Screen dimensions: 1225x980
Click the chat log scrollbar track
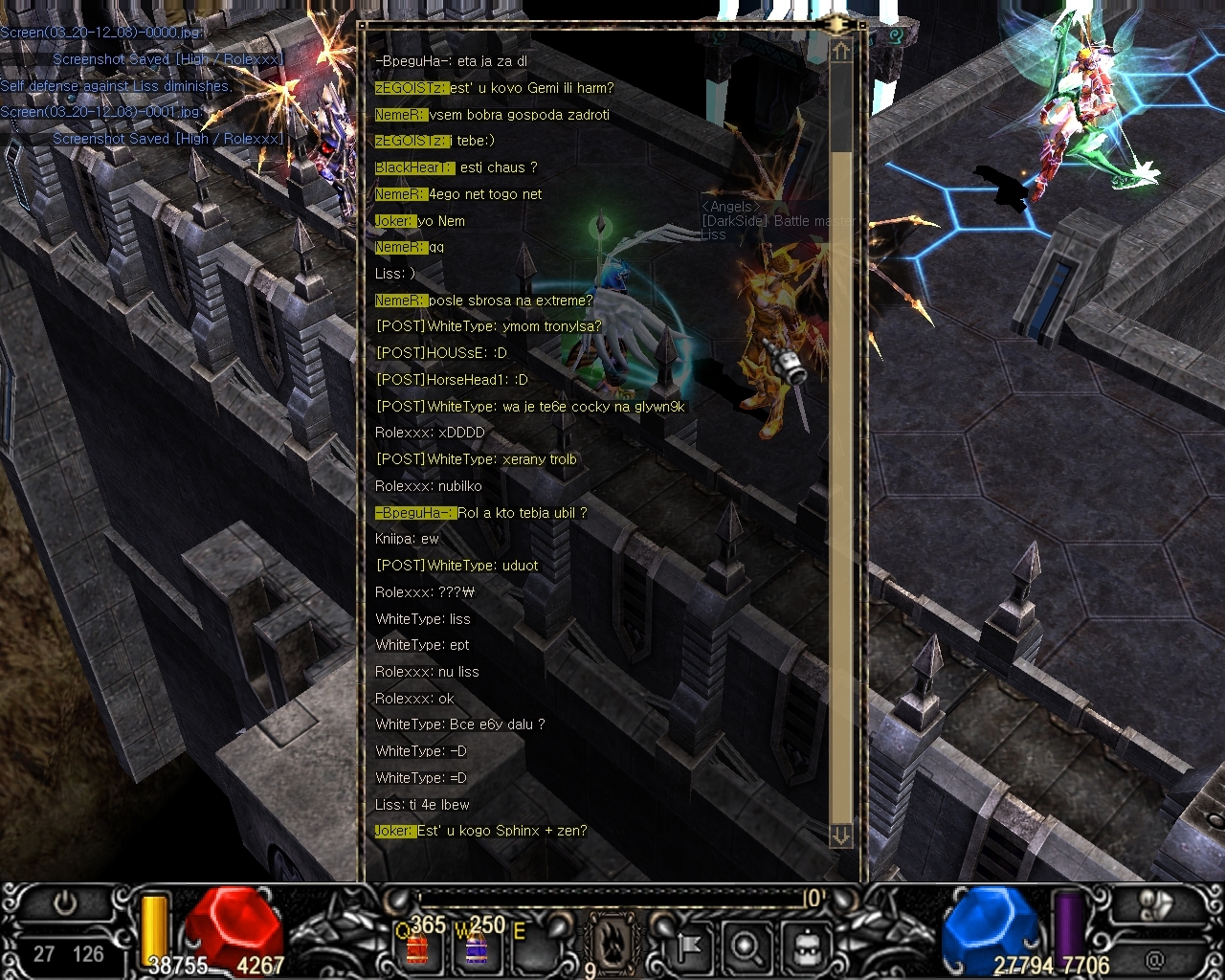pyautogui.click(x=840, y=479)
